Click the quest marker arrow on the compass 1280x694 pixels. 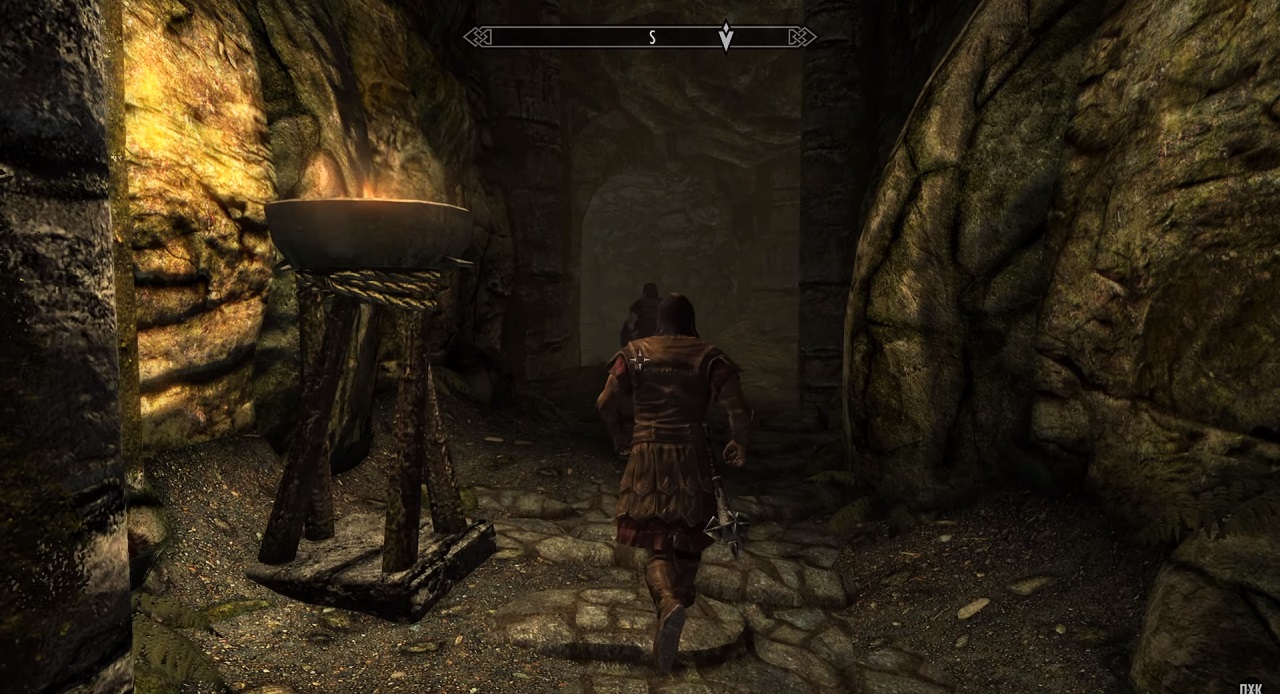click(x=727, y=37)
